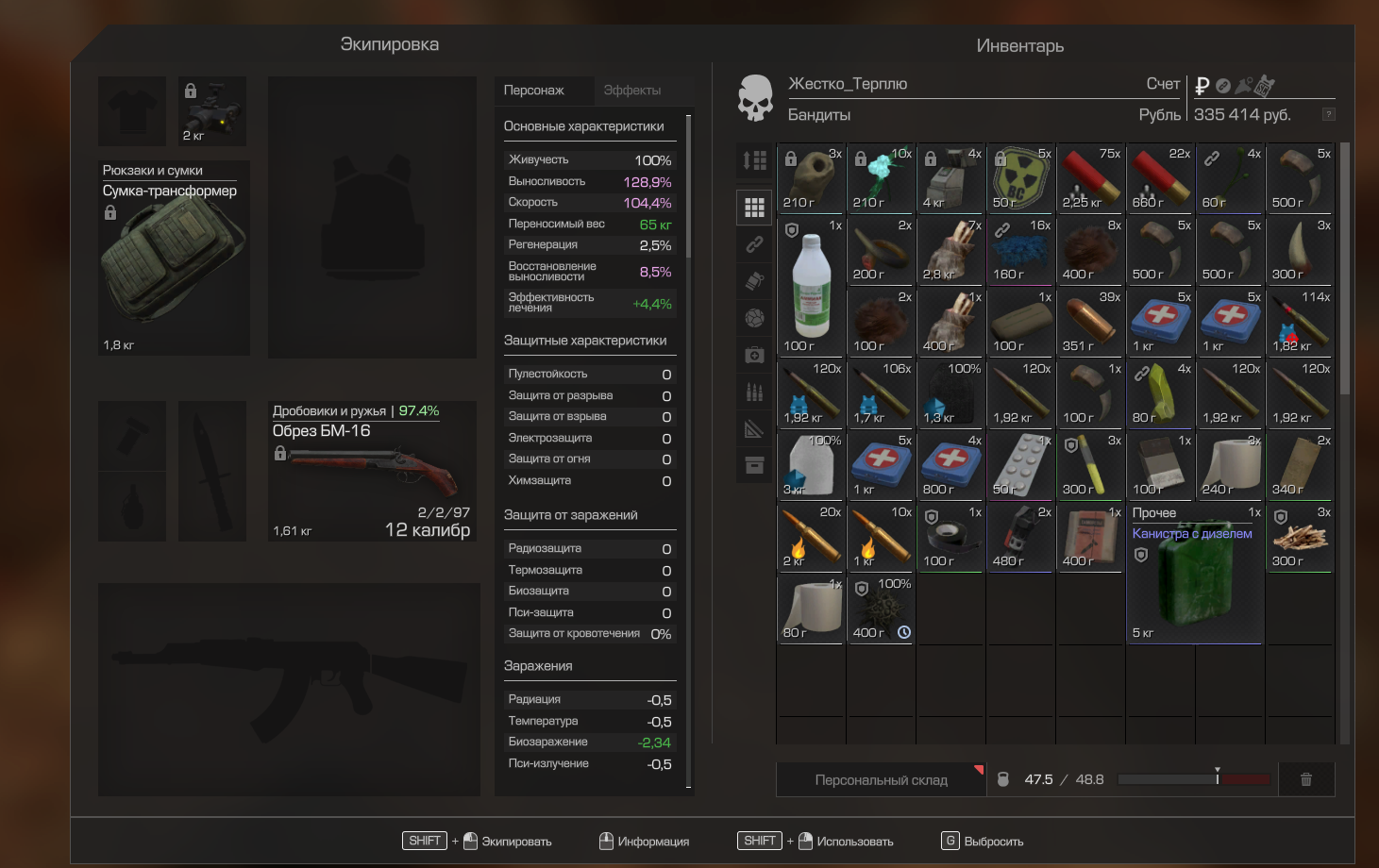
Task: Select the Канистра с дизелем item
Action: click(1194, 574)
